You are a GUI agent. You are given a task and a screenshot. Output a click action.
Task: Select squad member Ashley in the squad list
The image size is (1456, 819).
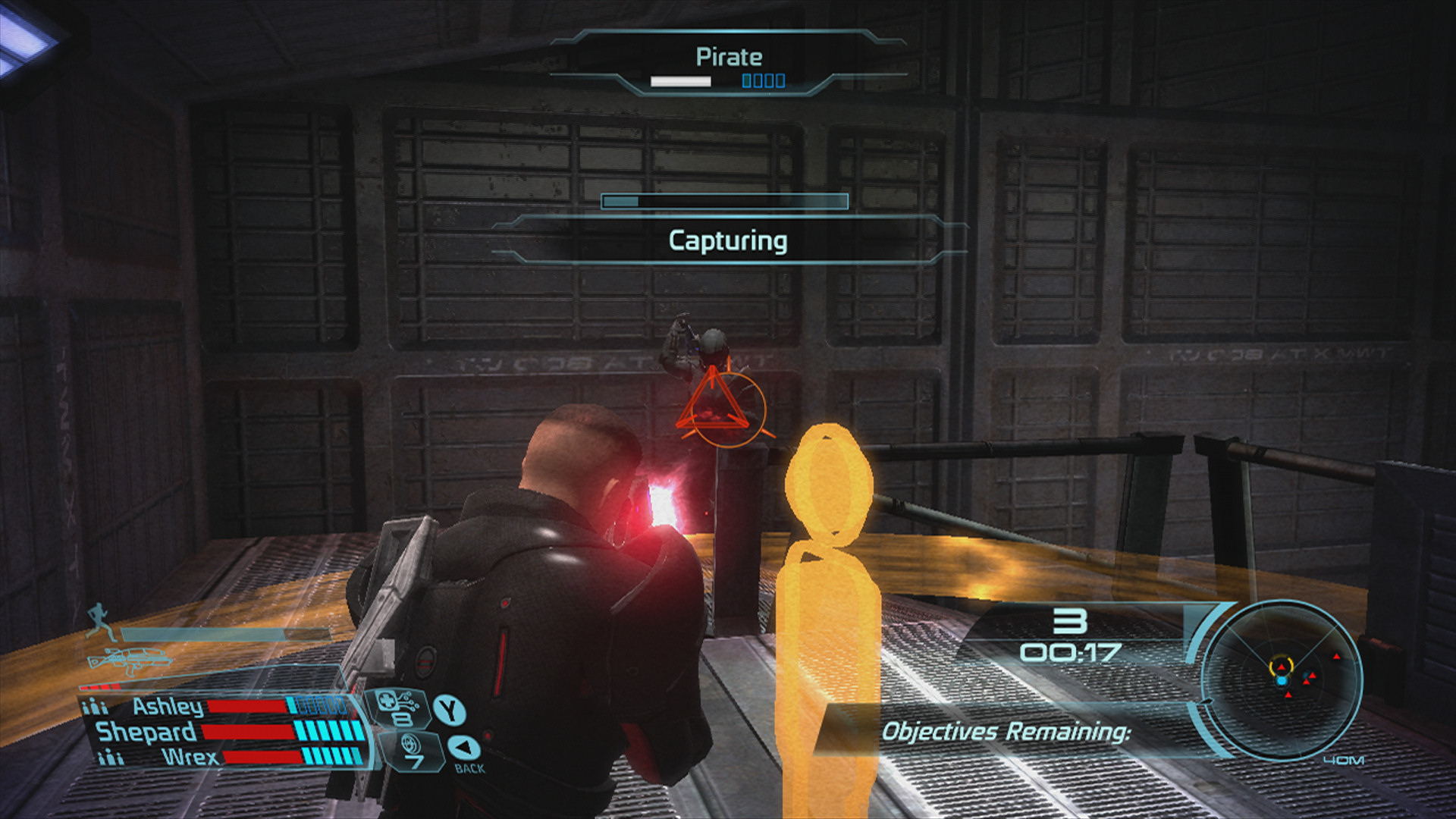[x=168, y=707]
